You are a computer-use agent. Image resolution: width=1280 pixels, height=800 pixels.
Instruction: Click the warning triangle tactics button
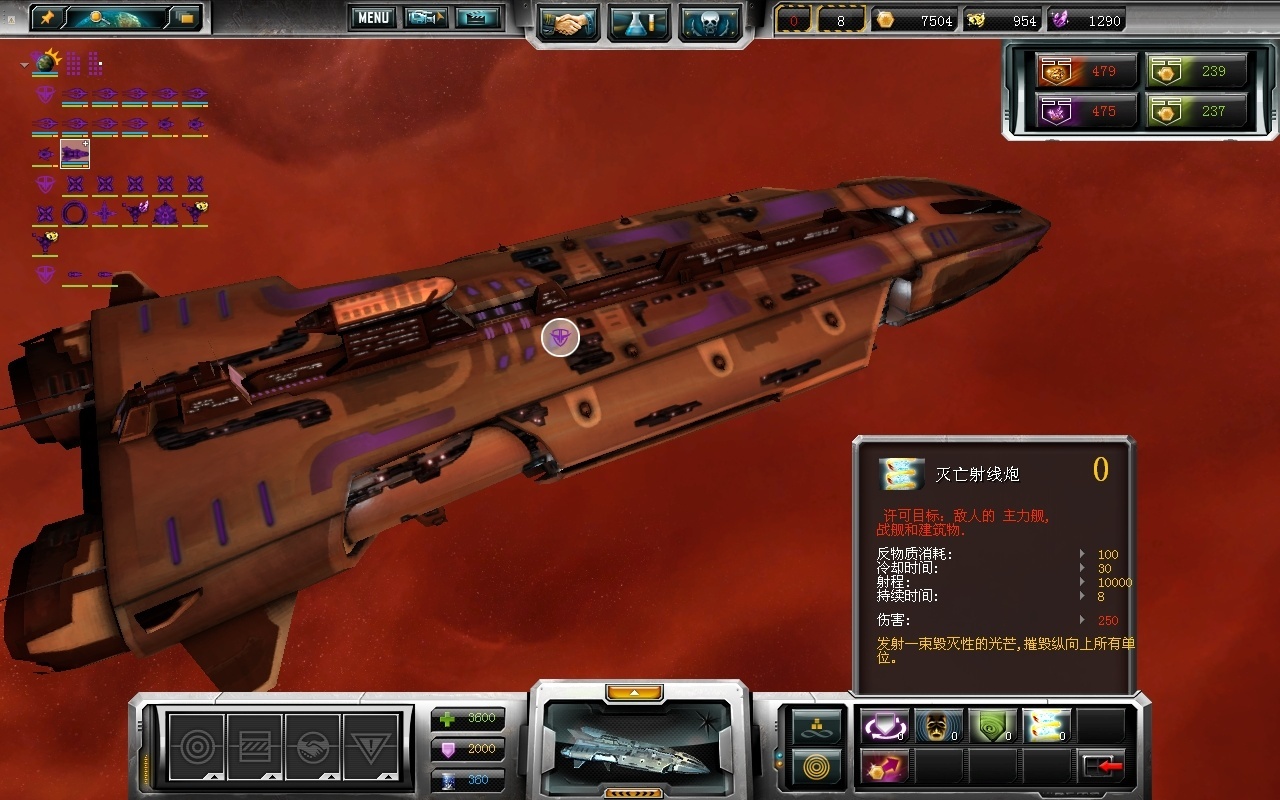(x=370, y=747)
